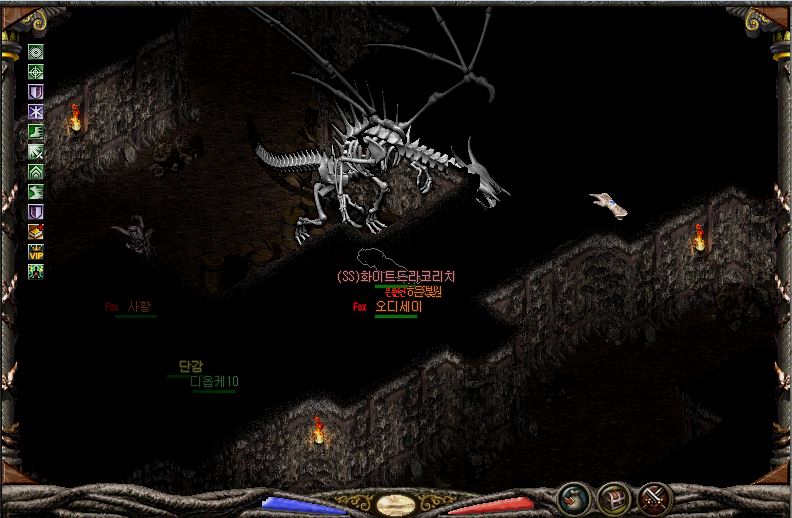
Task: Open the treasure chest inventory button
Action: pos(612,496)
